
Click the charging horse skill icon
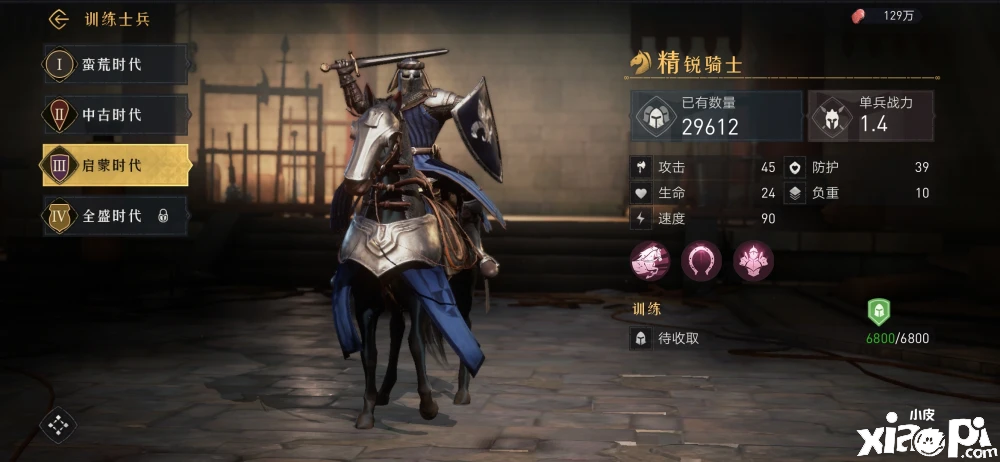coord(649,261)
